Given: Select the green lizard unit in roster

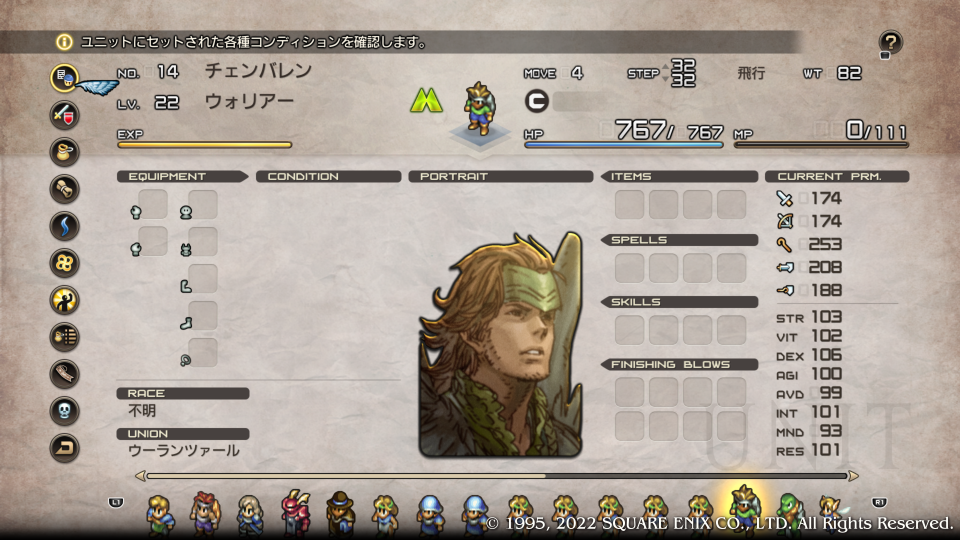Looking at the screenshot, I should tap(790, 510).
